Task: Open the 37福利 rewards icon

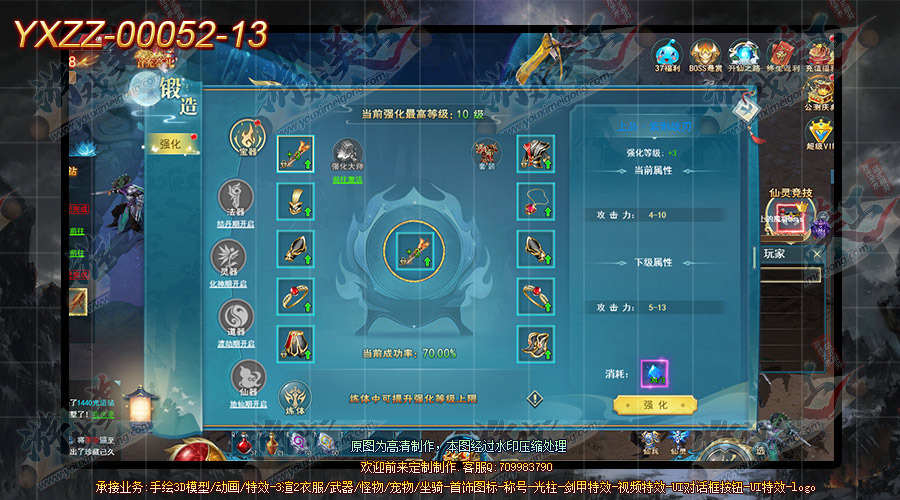Action: pyautogui.click(x=667, y=56)
